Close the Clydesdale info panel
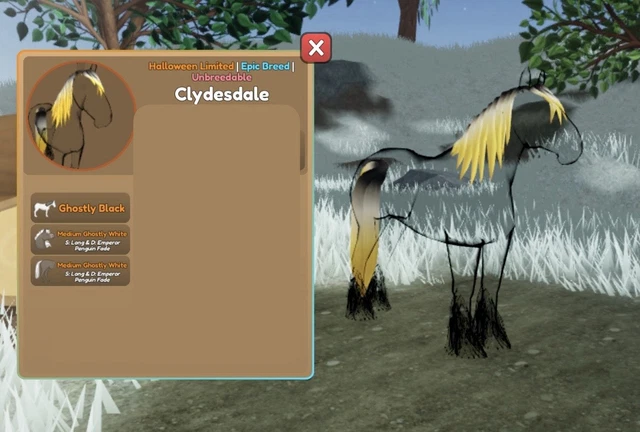Image resolution: width=640 pixels, height=432 pixels. [316, 48]
